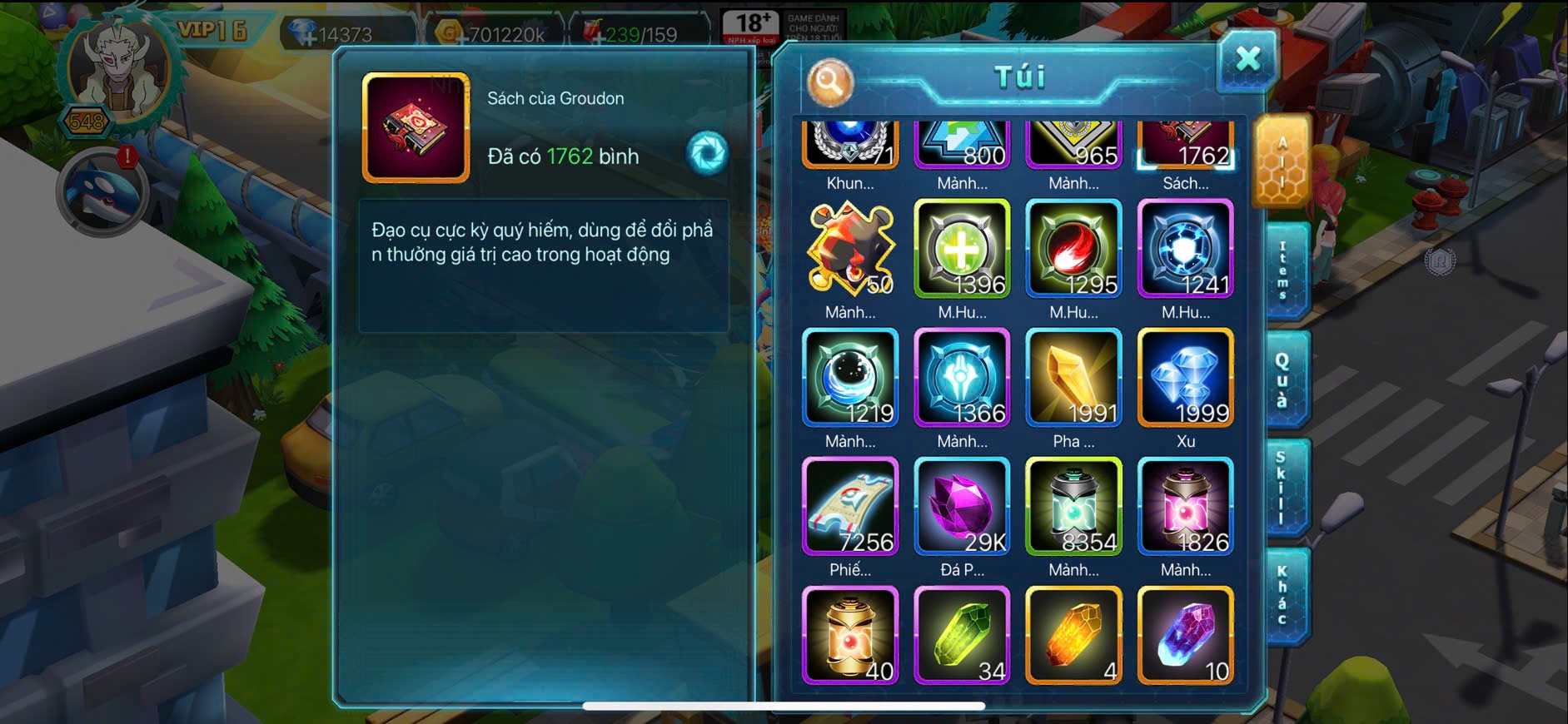Switch to the Quà tab

click(1284, 379)
